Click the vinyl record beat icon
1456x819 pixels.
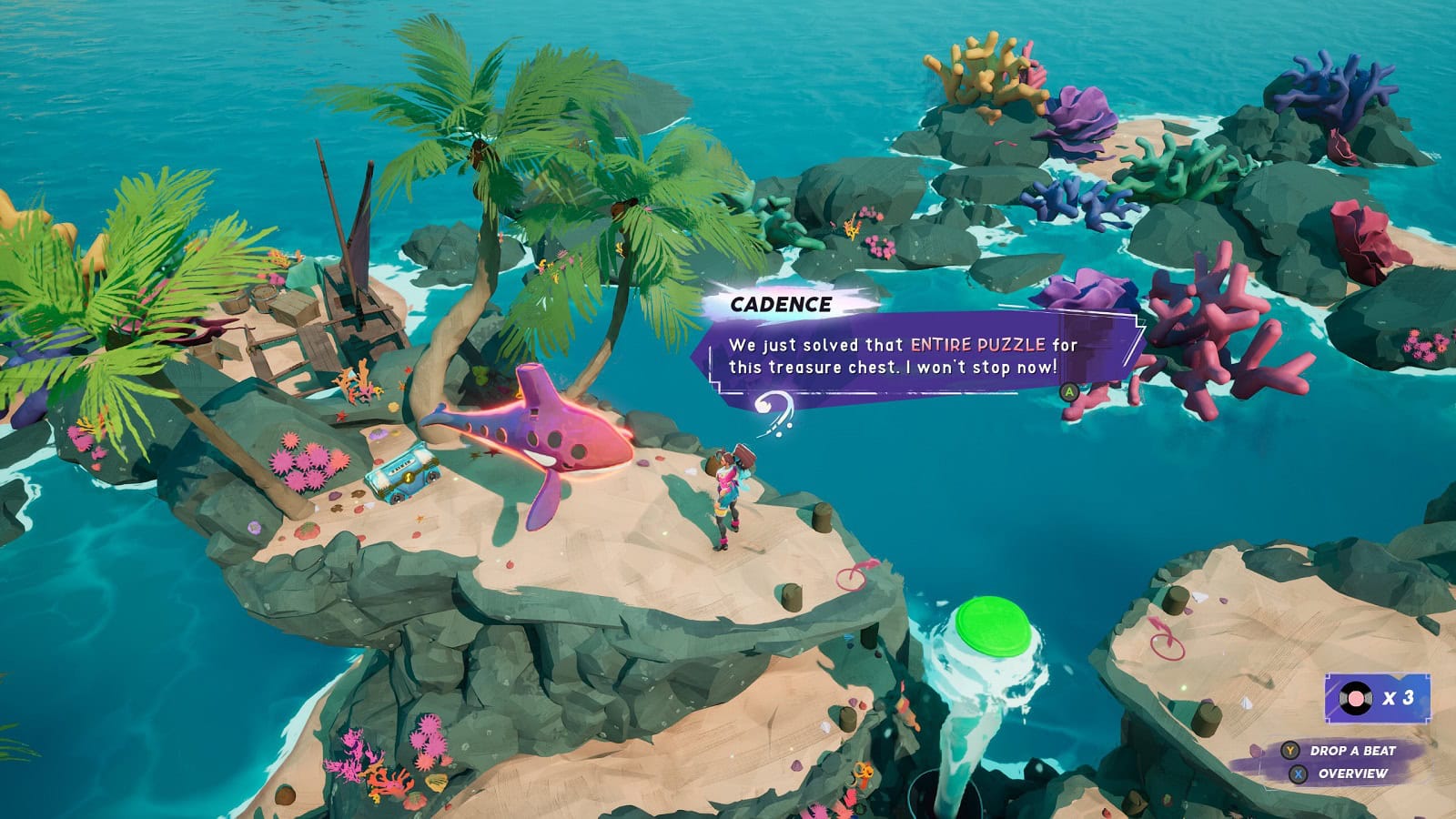(1355, 698)
